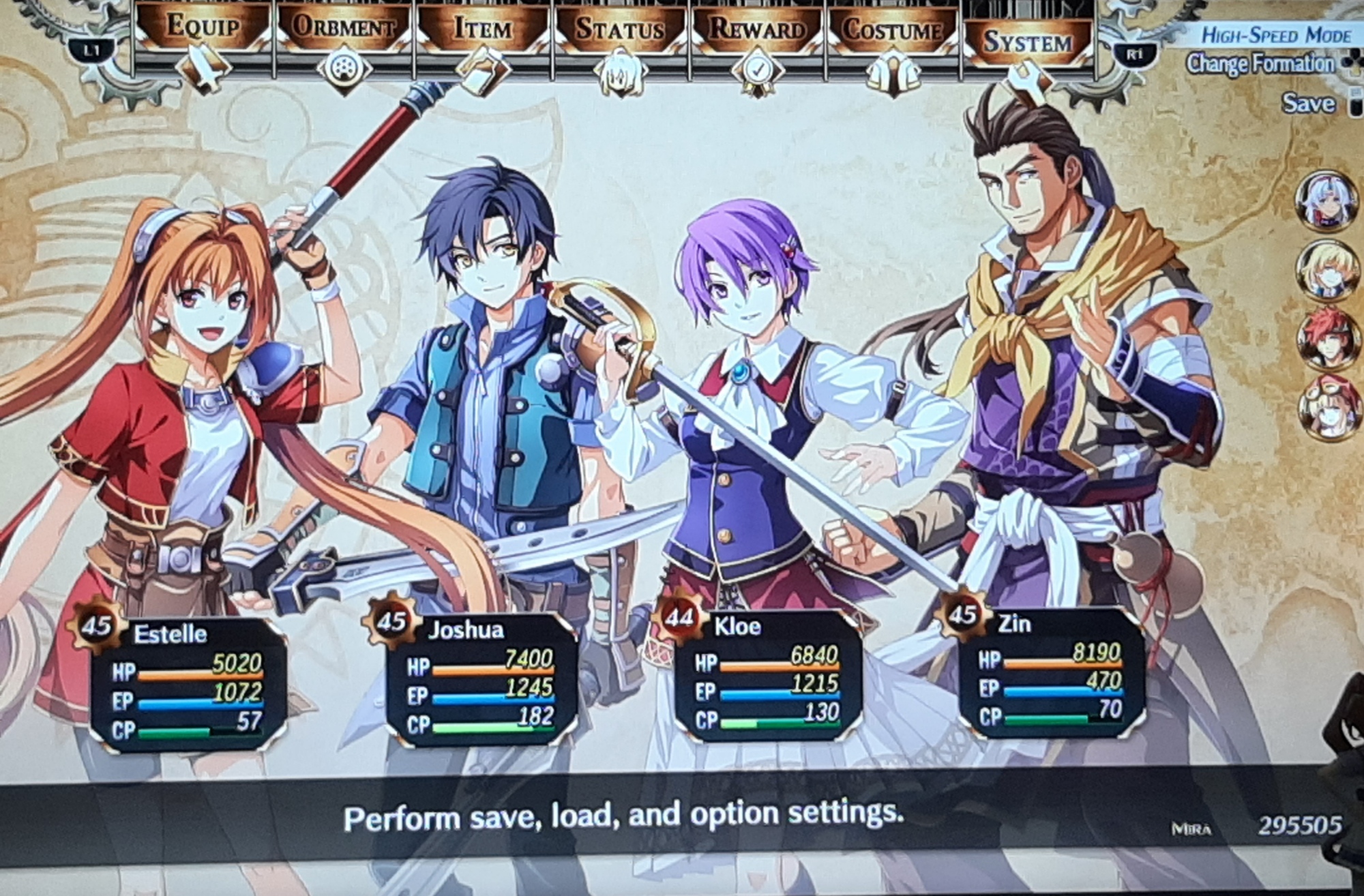
Task: Click the Change Formation option
Action: pos(1260,64)
